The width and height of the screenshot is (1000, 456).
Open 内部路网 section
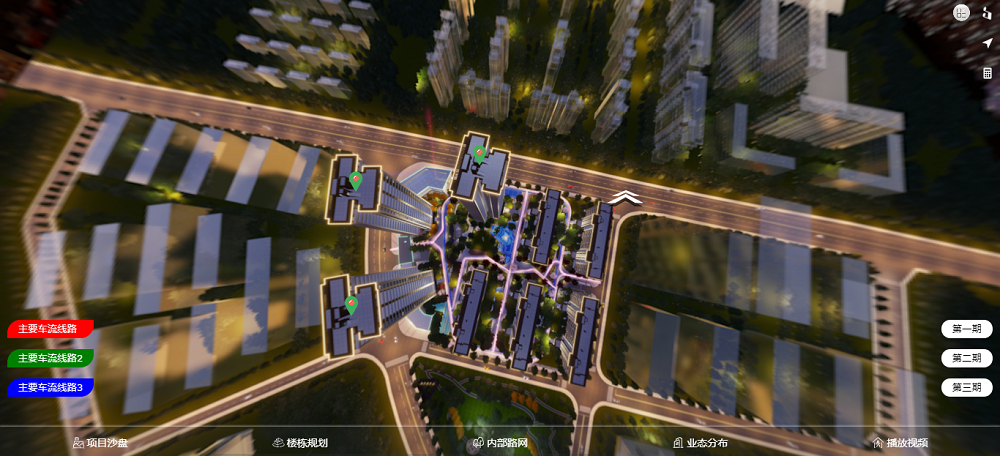click(x=500, y=443)
